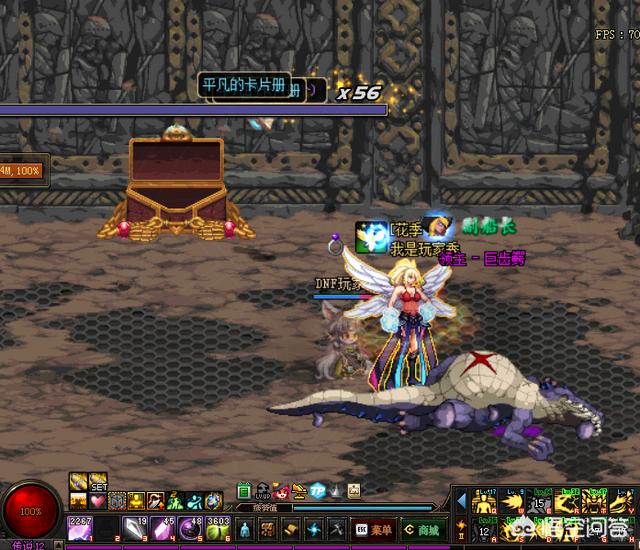Open the inventory chest button
640x550 pixels.
click(x=268, y=529)
